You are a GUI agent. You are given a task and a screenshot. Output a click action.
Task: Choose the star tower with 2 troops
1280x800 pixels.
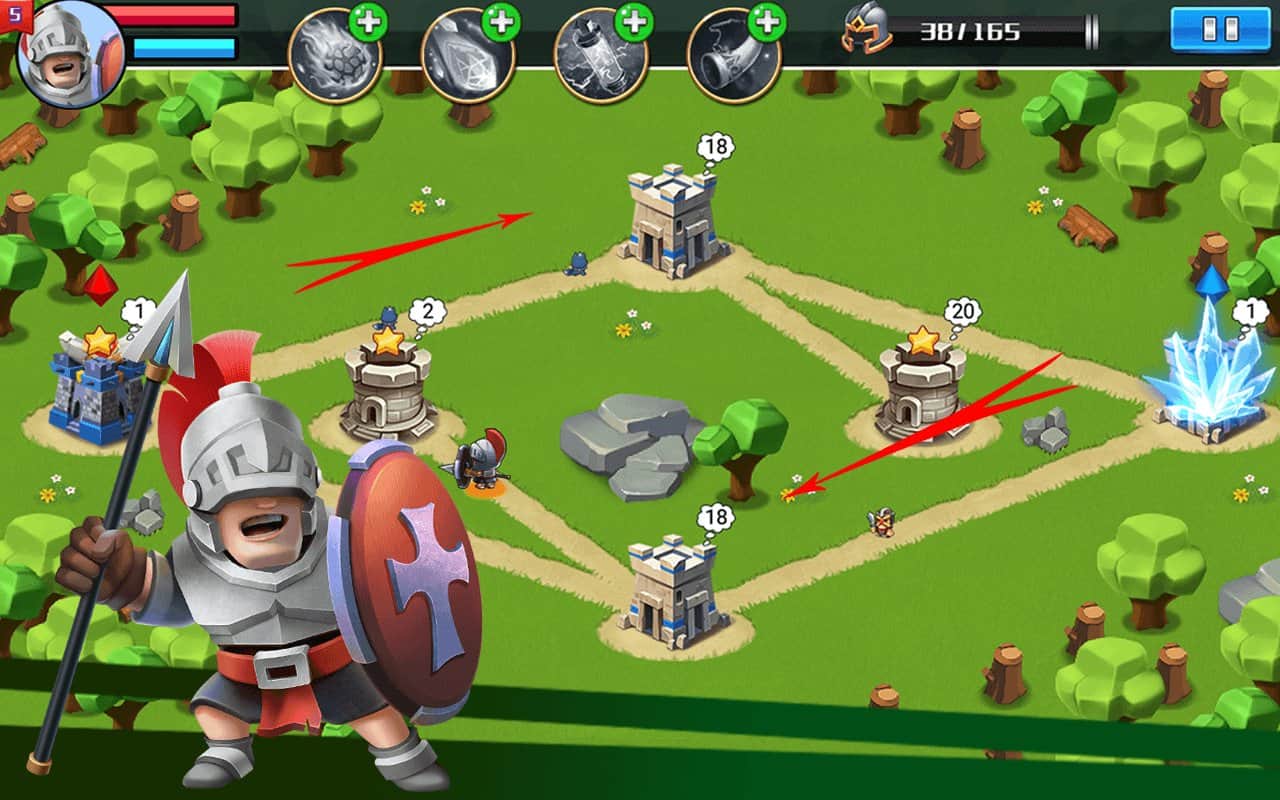(x=388, y=390)
